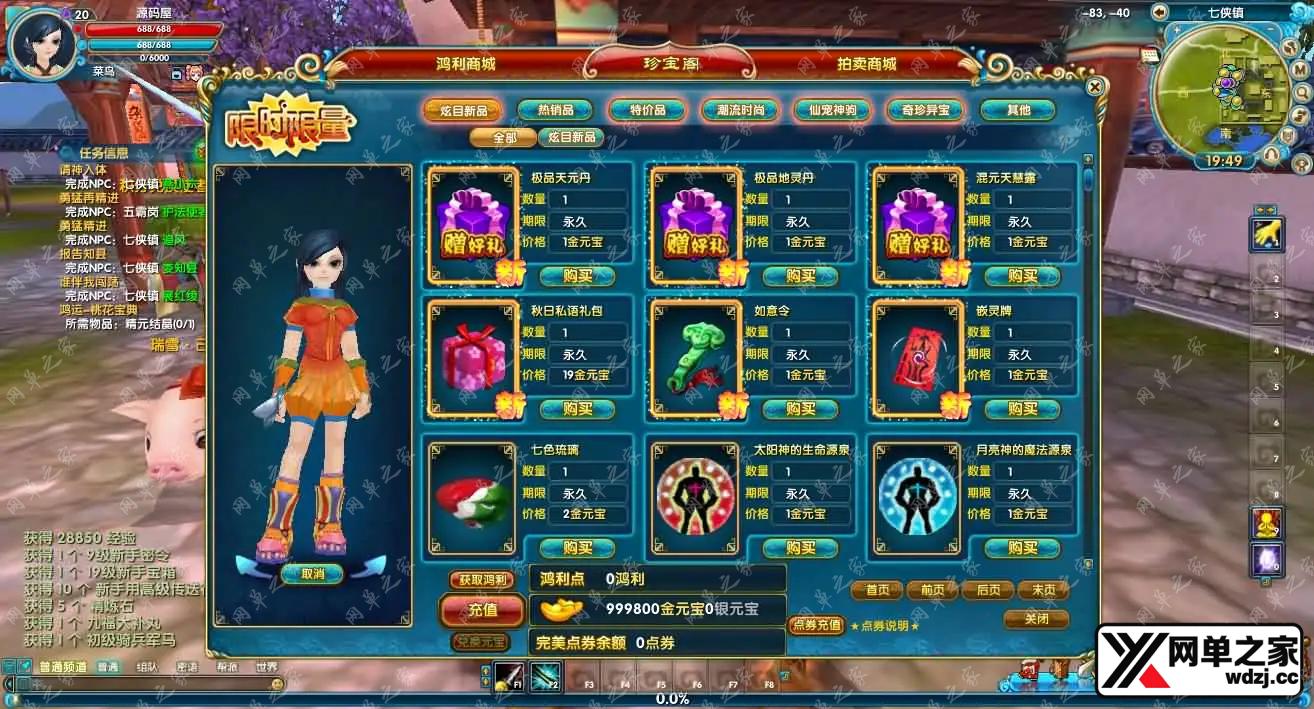This screenshot has width=1314, height=709.
Task: Jump to the 末页 last page
Action: tap(1043, 590)
